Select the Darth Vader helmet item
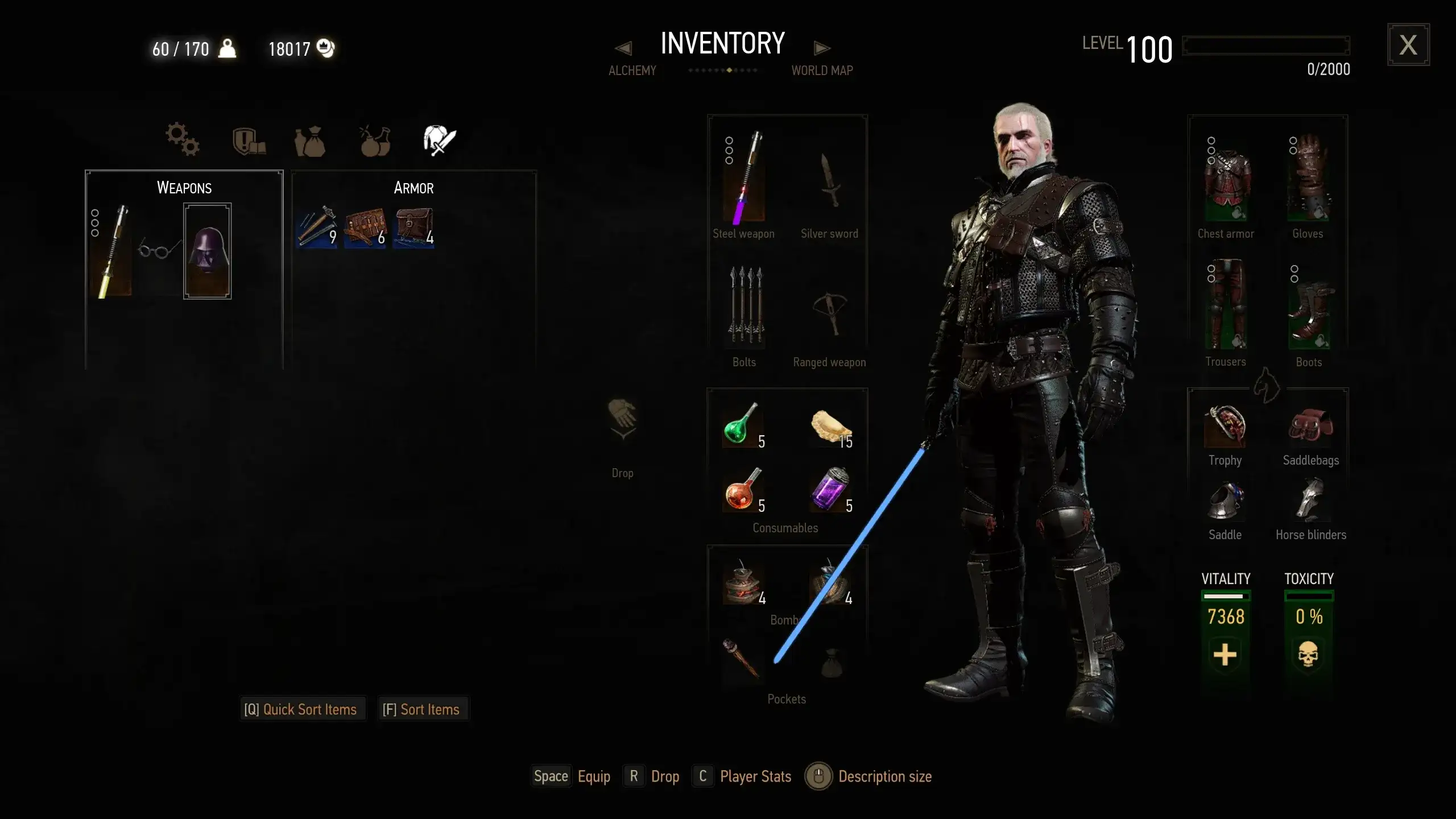The height and width of the screenshot is (819, 1456). pyautogui.click(x=208, y=251)
